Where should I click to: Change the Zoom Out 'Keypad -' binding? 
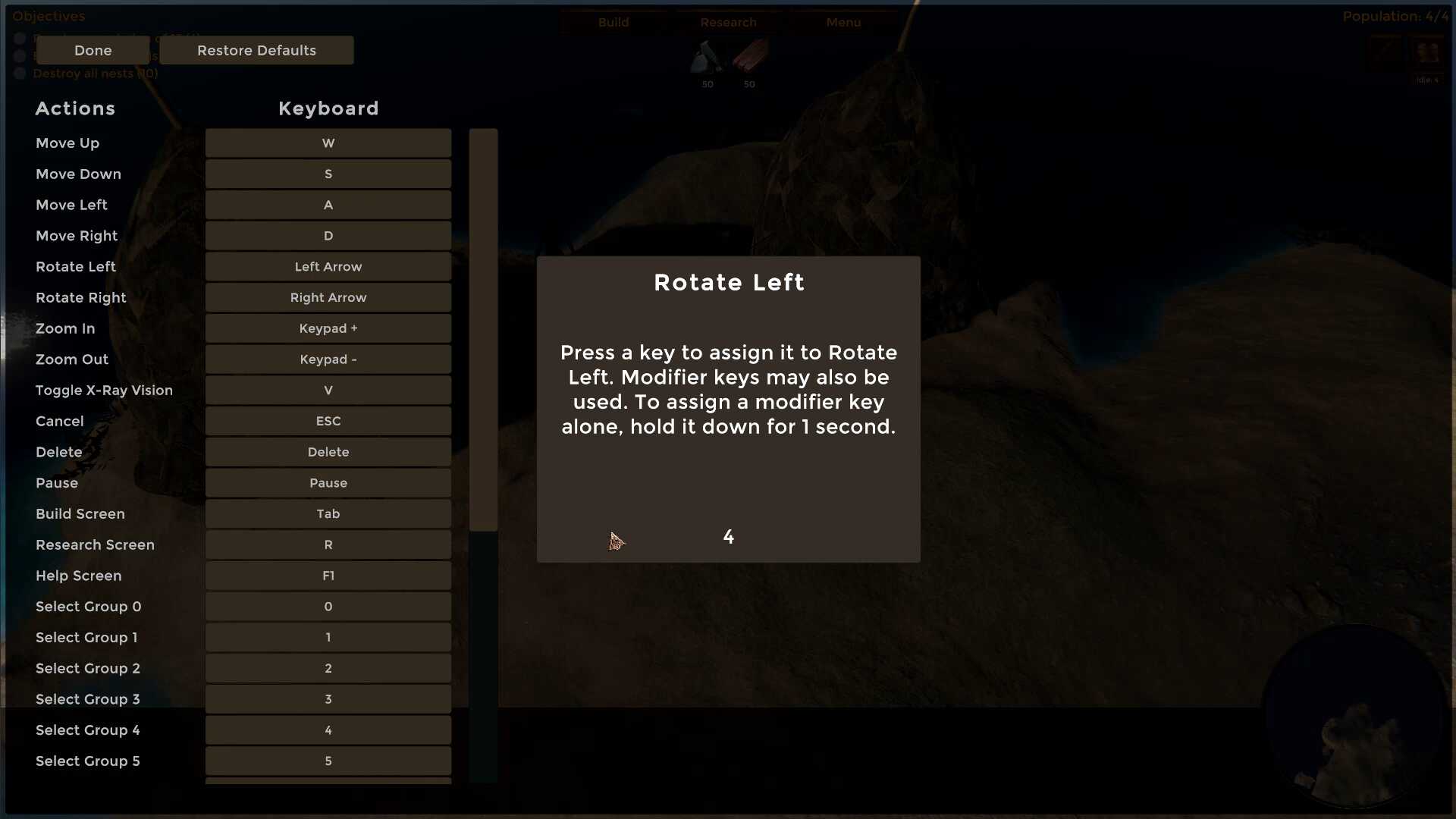[328, 359]
